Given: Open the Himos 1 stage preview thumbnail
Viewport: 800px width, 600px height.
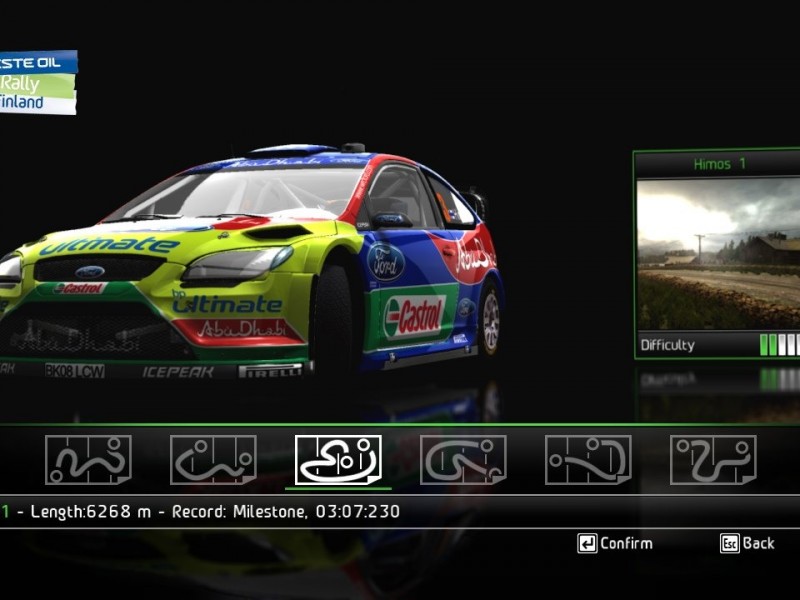Looking at the screenshot, I should [x=719, y=254].
